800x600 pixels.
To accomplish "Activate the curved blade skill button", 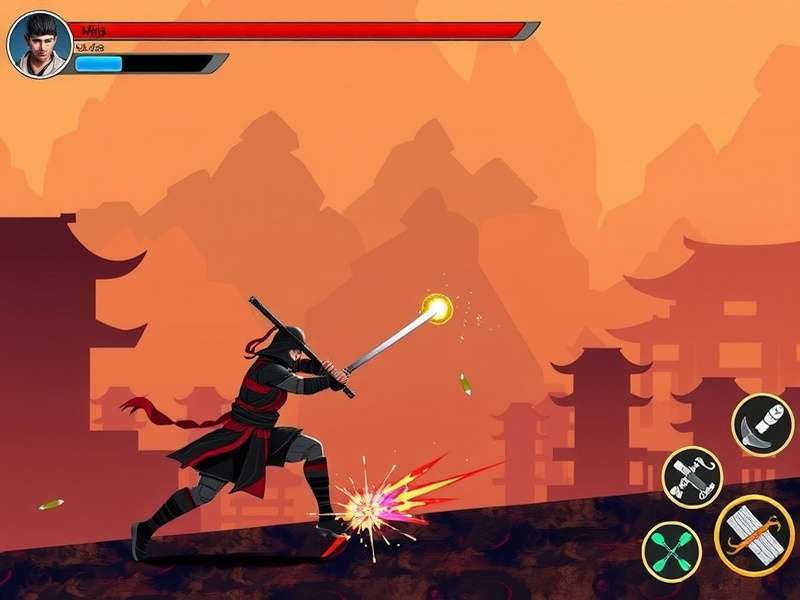I will tap(762, 424).
